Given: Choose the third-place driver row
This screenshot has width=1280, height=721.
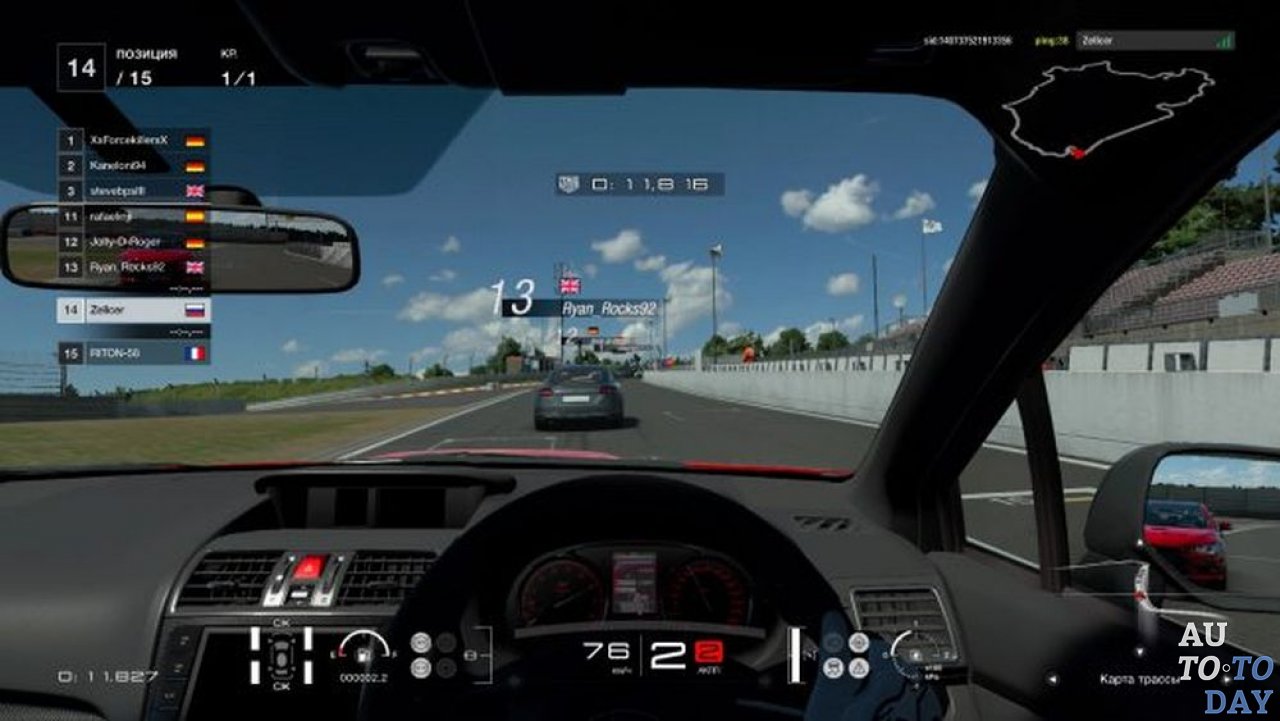Looking at the screenshot, I should tap(133, 190).
